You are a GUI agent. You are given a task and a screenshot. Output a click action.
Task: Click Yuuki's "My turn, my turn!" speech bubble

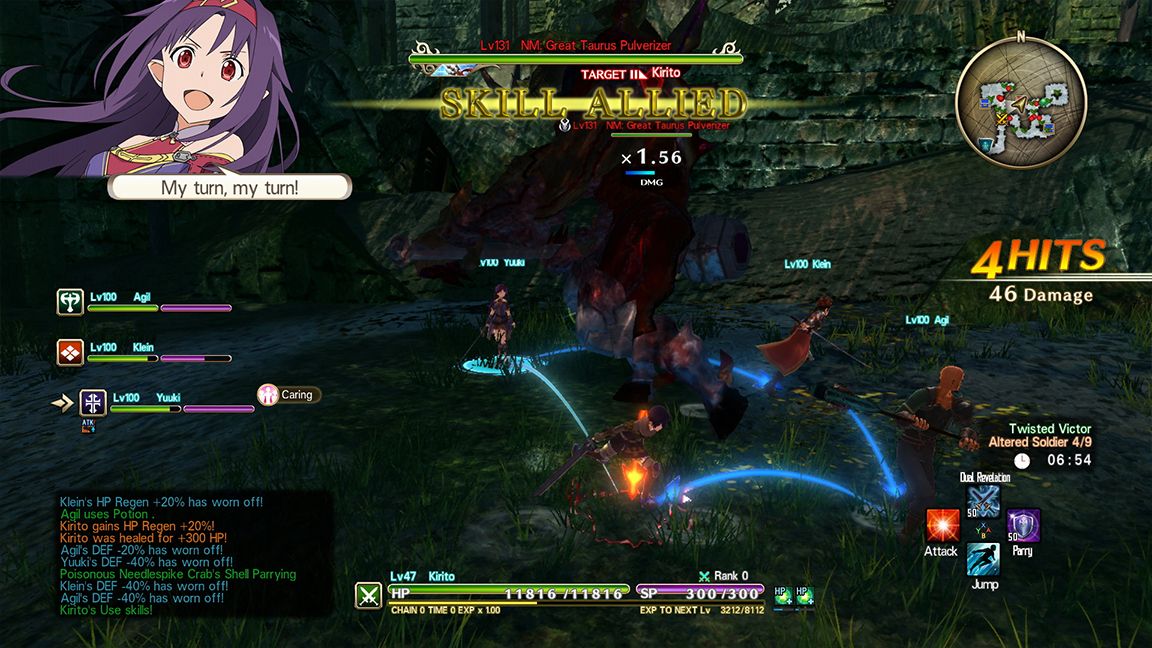[x=230, y=188]
